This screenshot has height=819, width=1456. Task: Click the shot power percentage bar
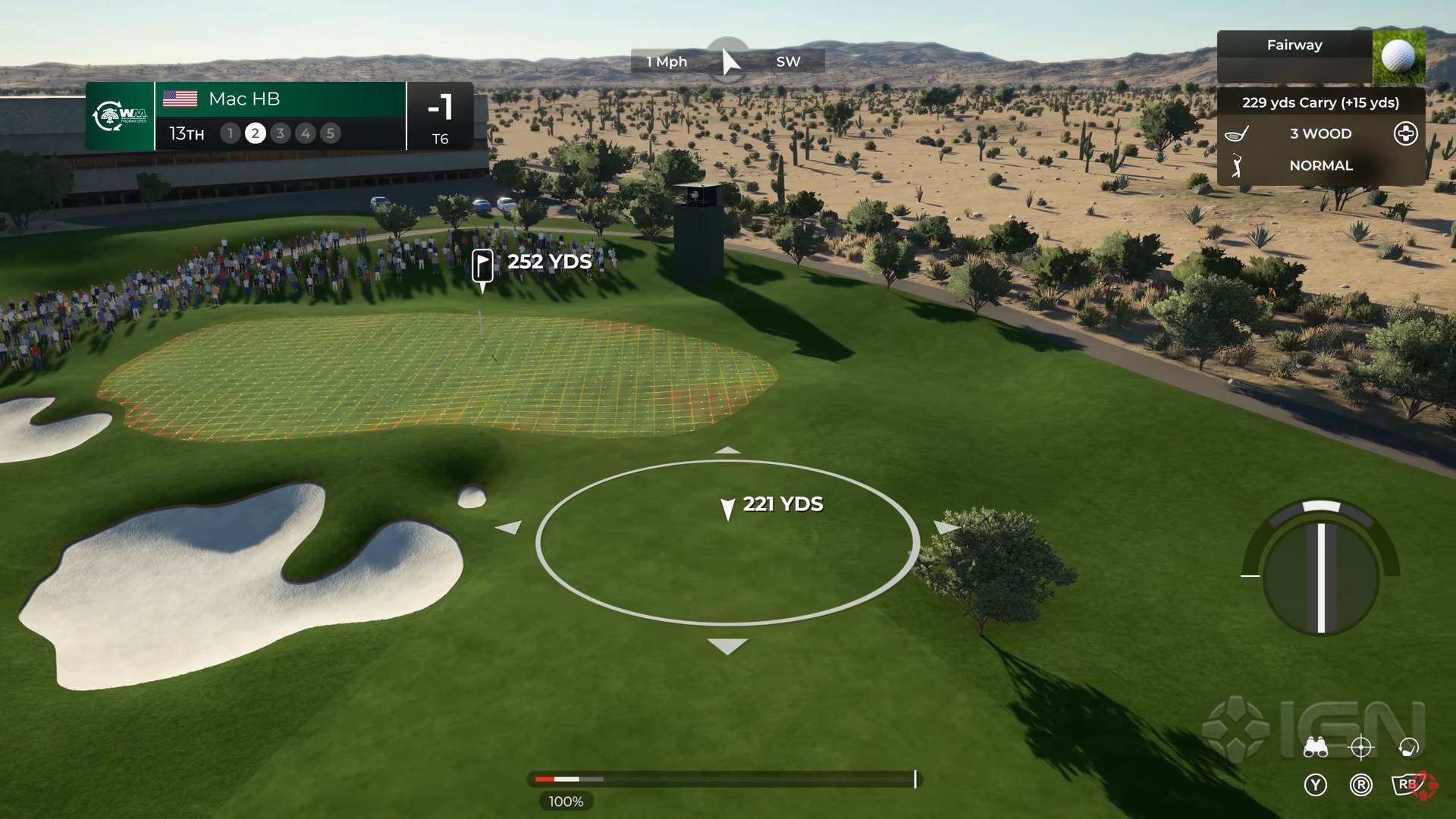click(724, 779)
